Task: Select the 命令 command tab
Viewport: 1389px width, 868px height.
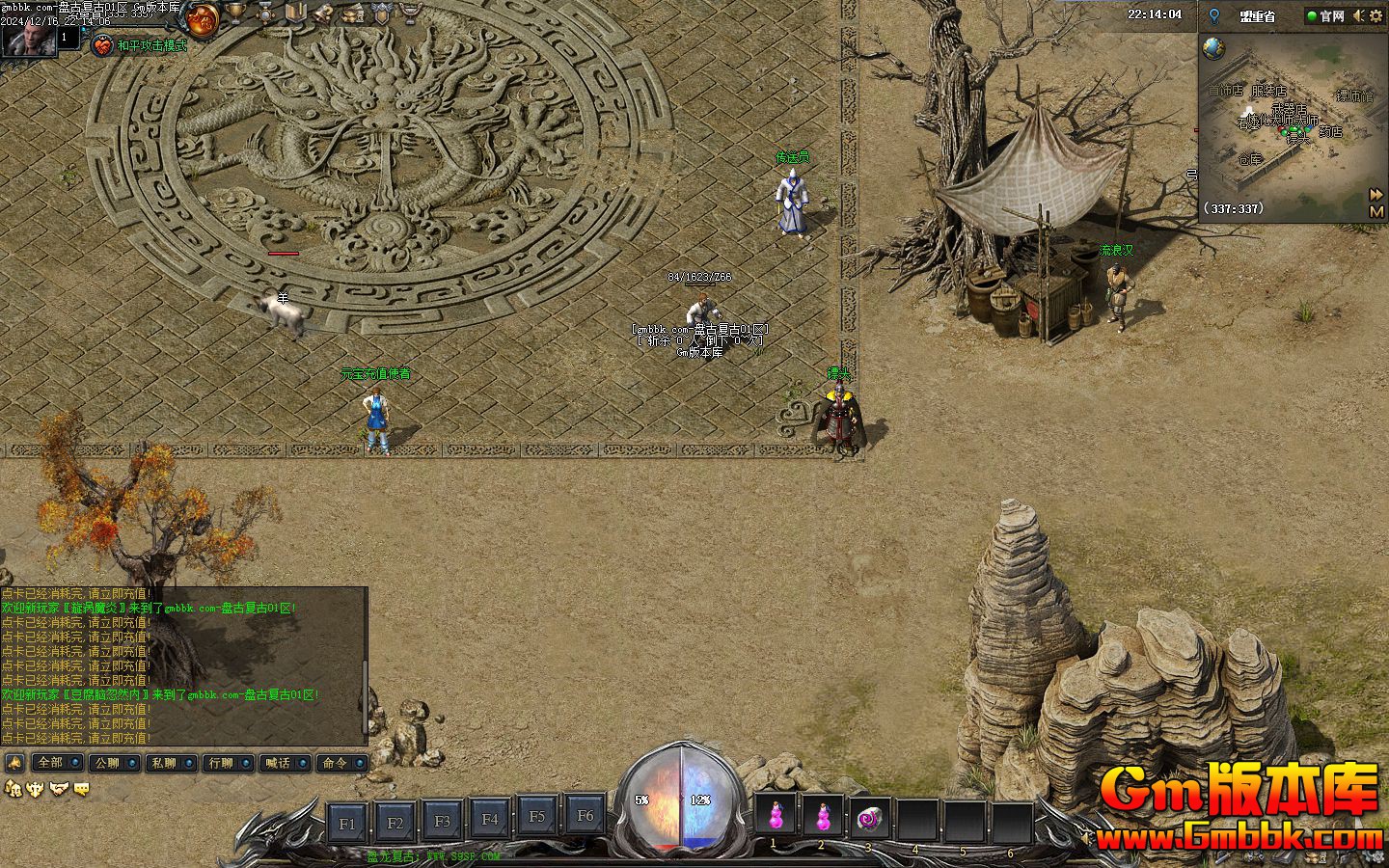Action: tap(335, 763)
